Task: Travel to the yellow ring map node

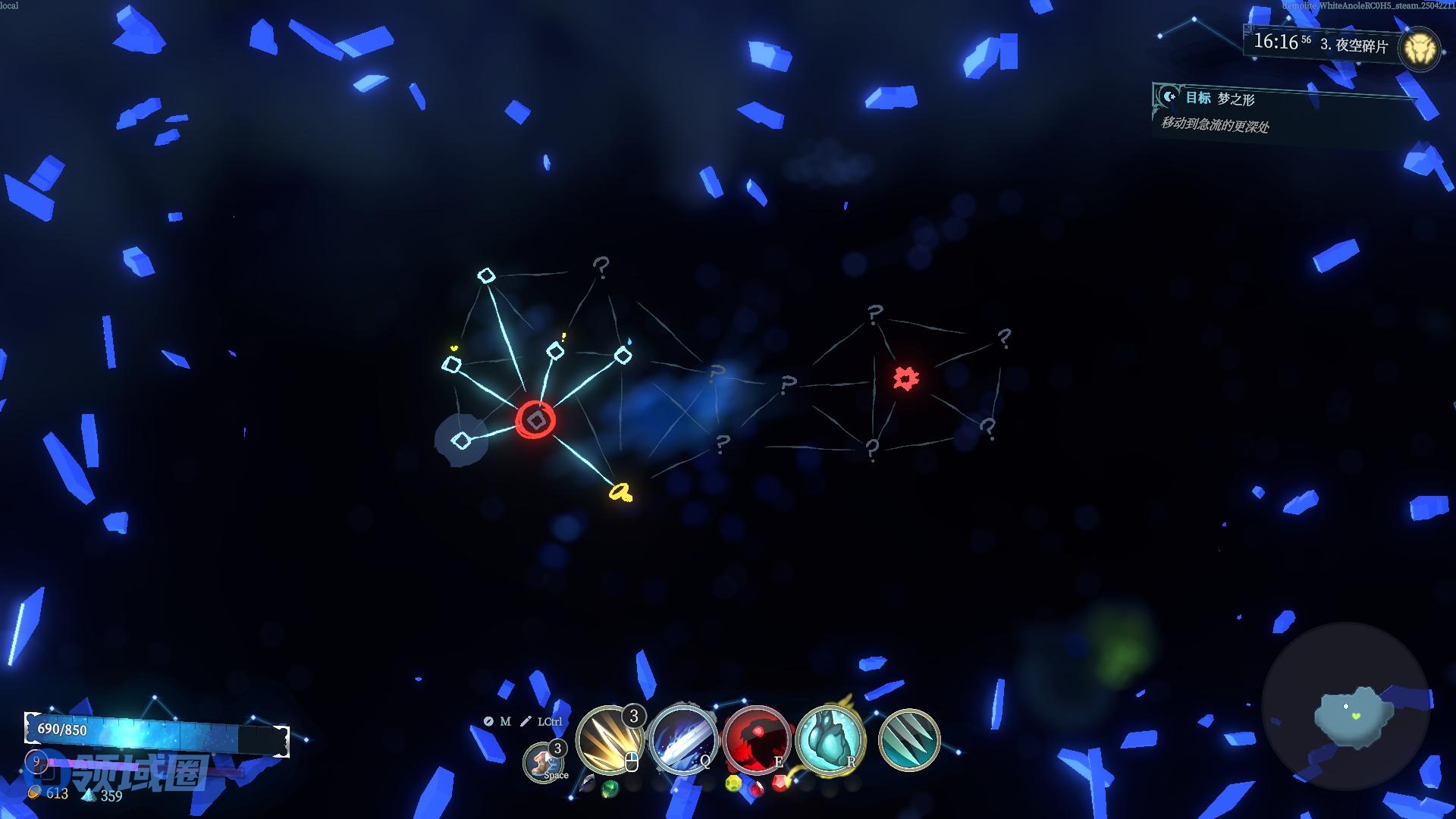Action: 621,493
